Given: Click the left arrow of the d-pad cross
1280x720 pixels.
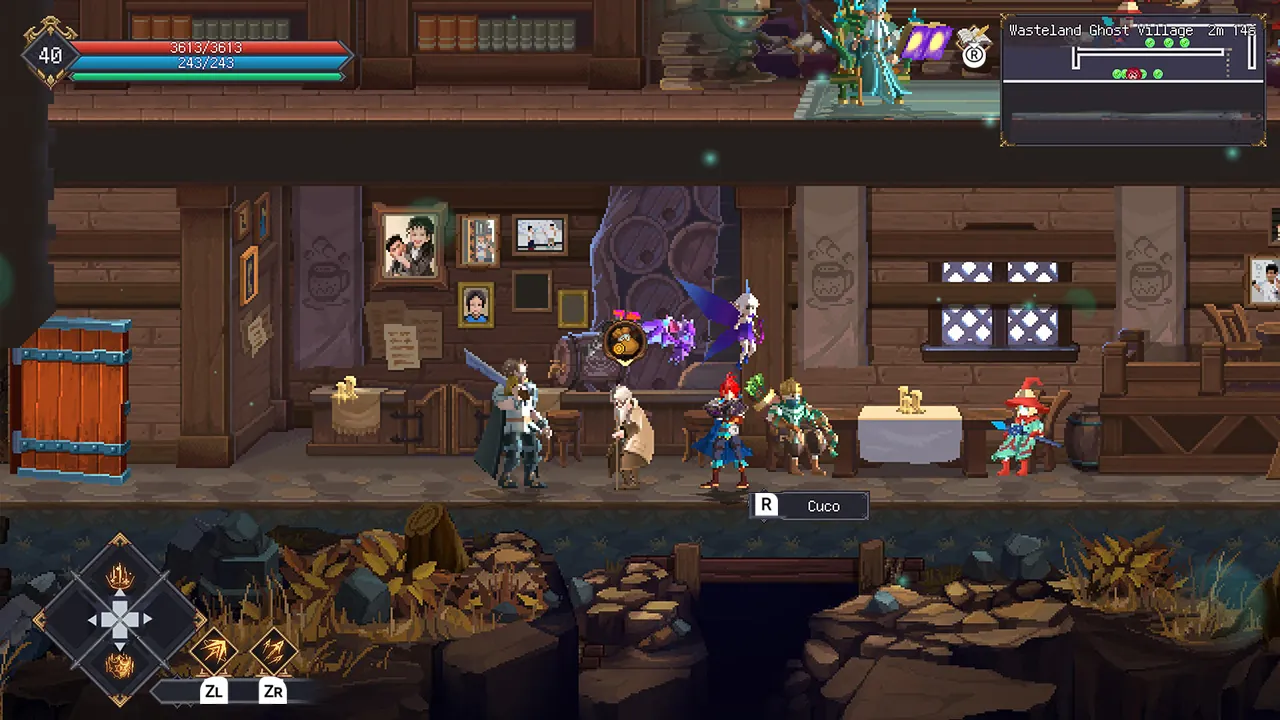Looking at the screenshot, I should pyautogui.click(x=95, y=620).
